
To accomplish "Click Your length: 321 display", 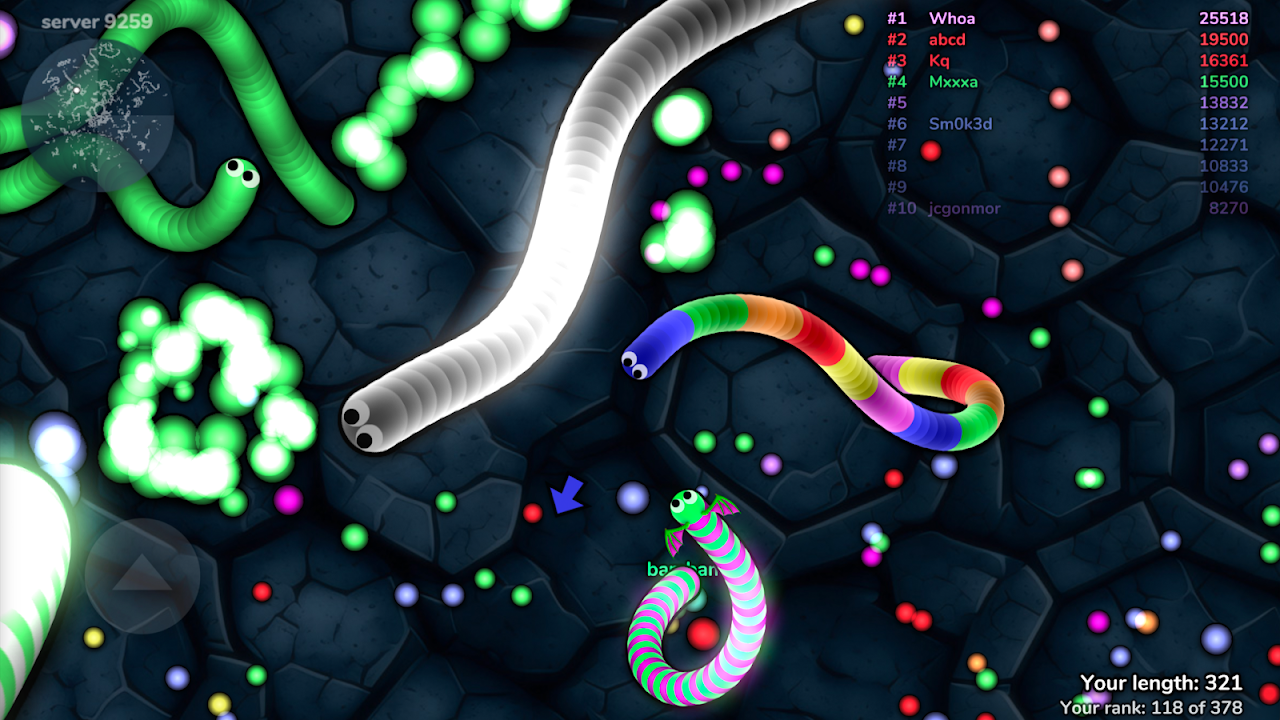I will [1160, 680].
